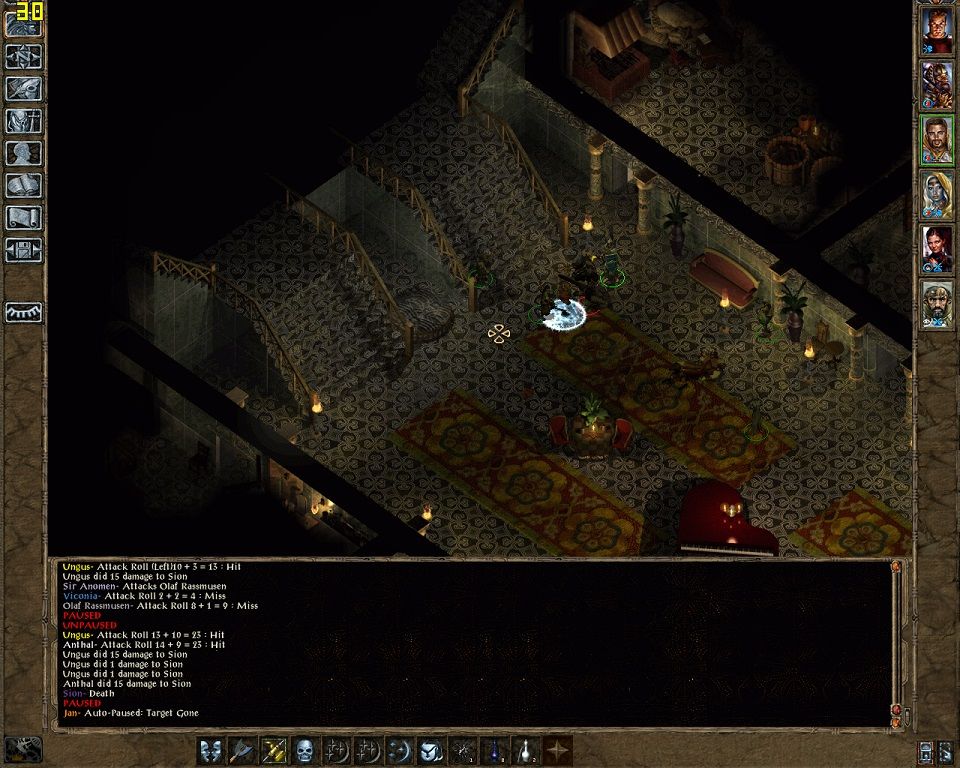Screen dimensions: 960x768
Task: Activate the twin masks action button
Action: [x=210, y=750]
